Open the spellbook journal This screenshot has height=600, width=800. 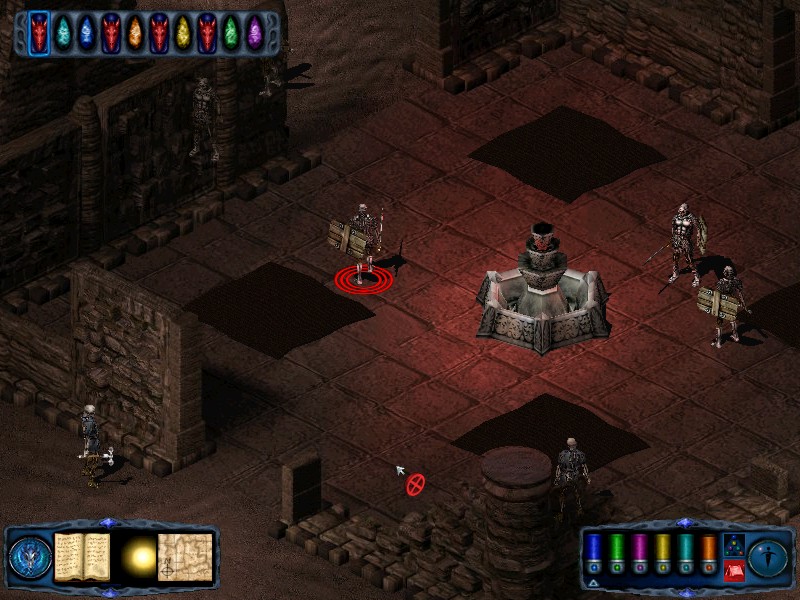click(x=81, y=556)
